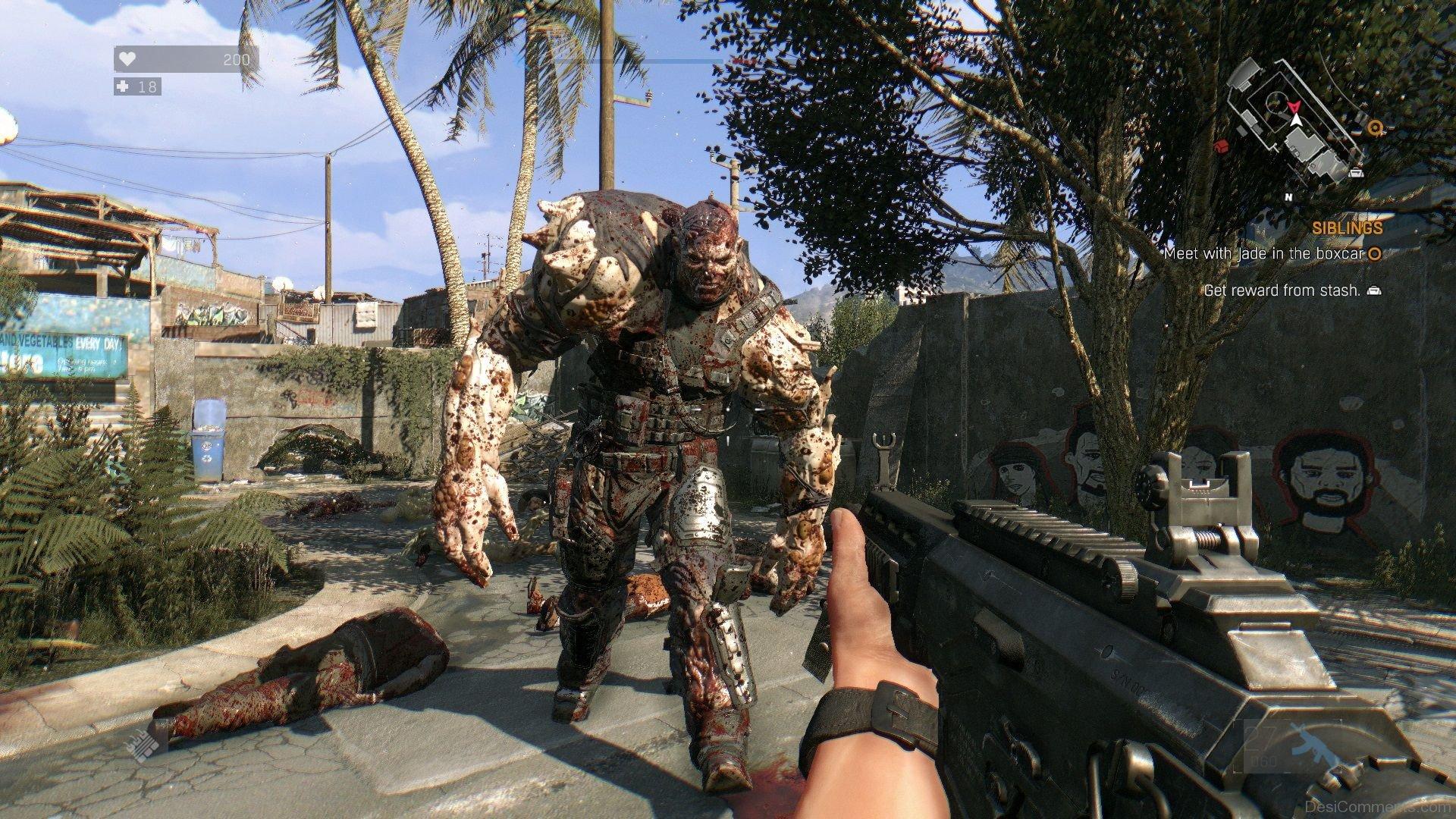Open the SIBLINGS quest title
Viewport: 1456px width, 819px height.
1348,227
